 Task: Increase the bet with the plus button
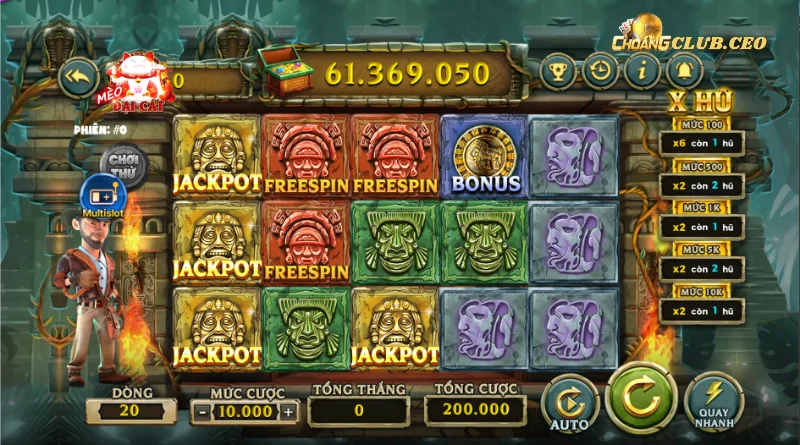[289, 410]
